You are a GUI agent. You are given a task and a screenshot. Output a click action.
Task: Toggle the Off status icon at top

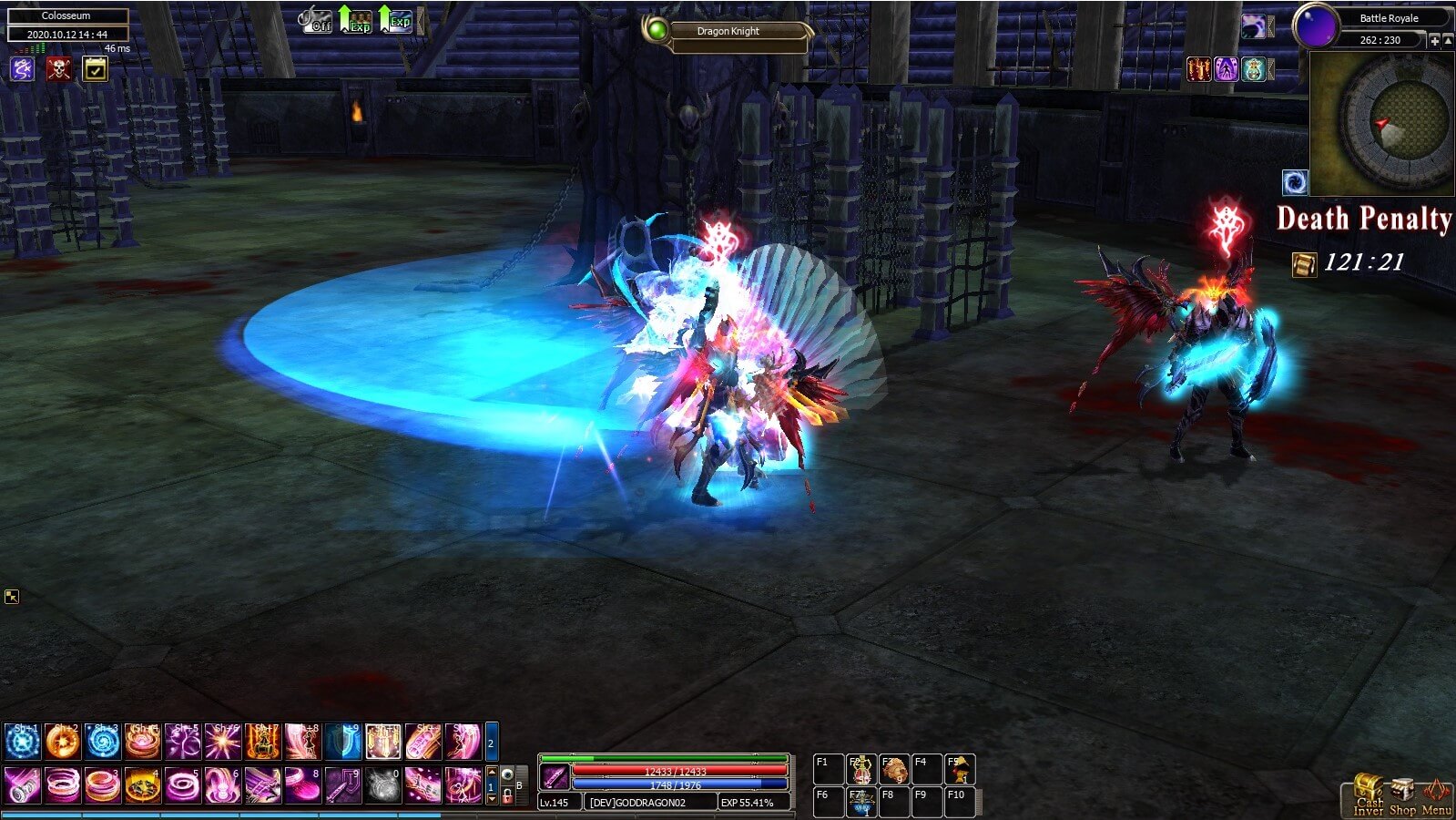pos(316,20)
